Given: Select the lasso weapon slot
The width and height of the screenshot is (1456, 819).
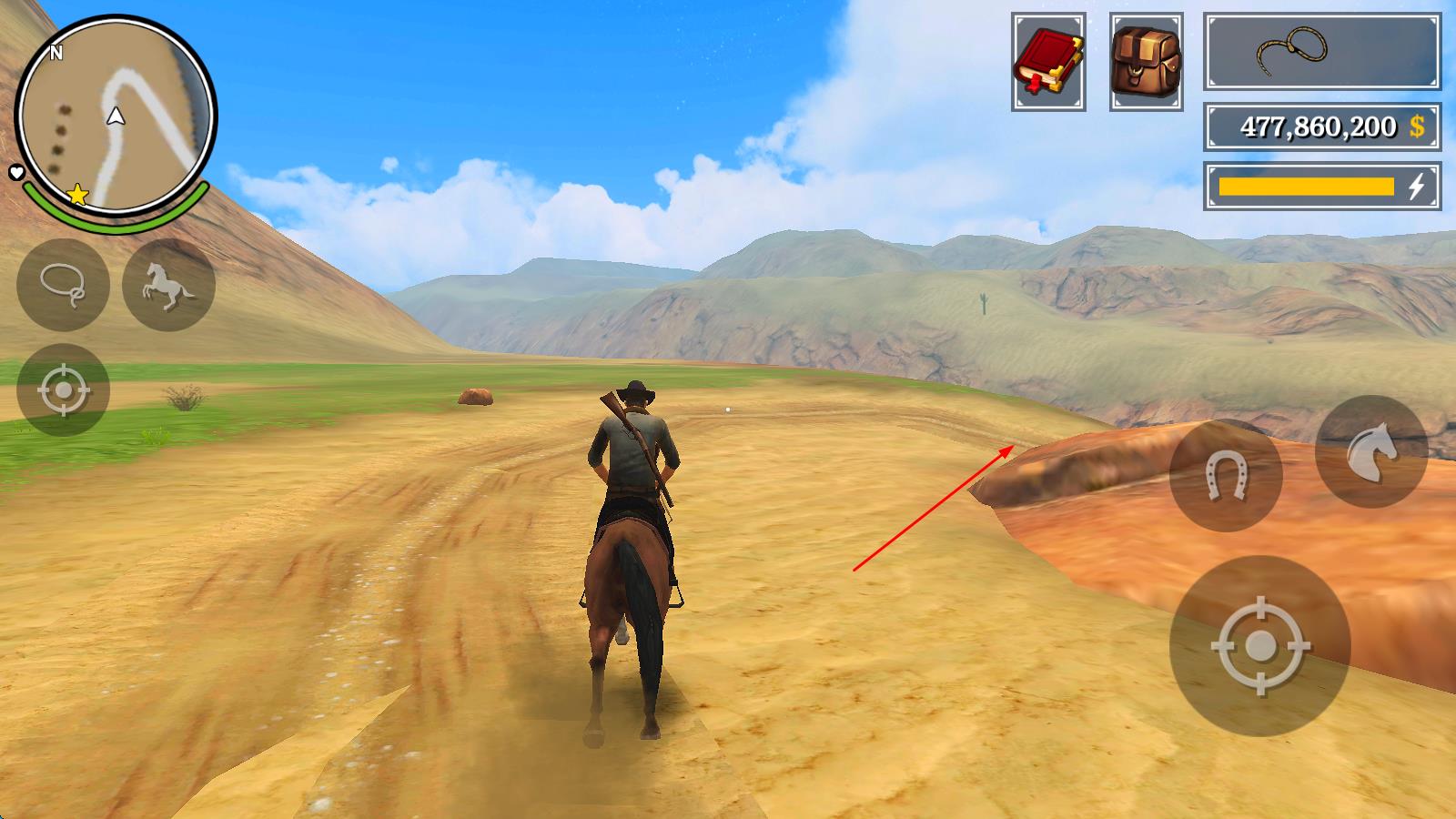Looking at the screenshot, I should [x=1321, y=52].
